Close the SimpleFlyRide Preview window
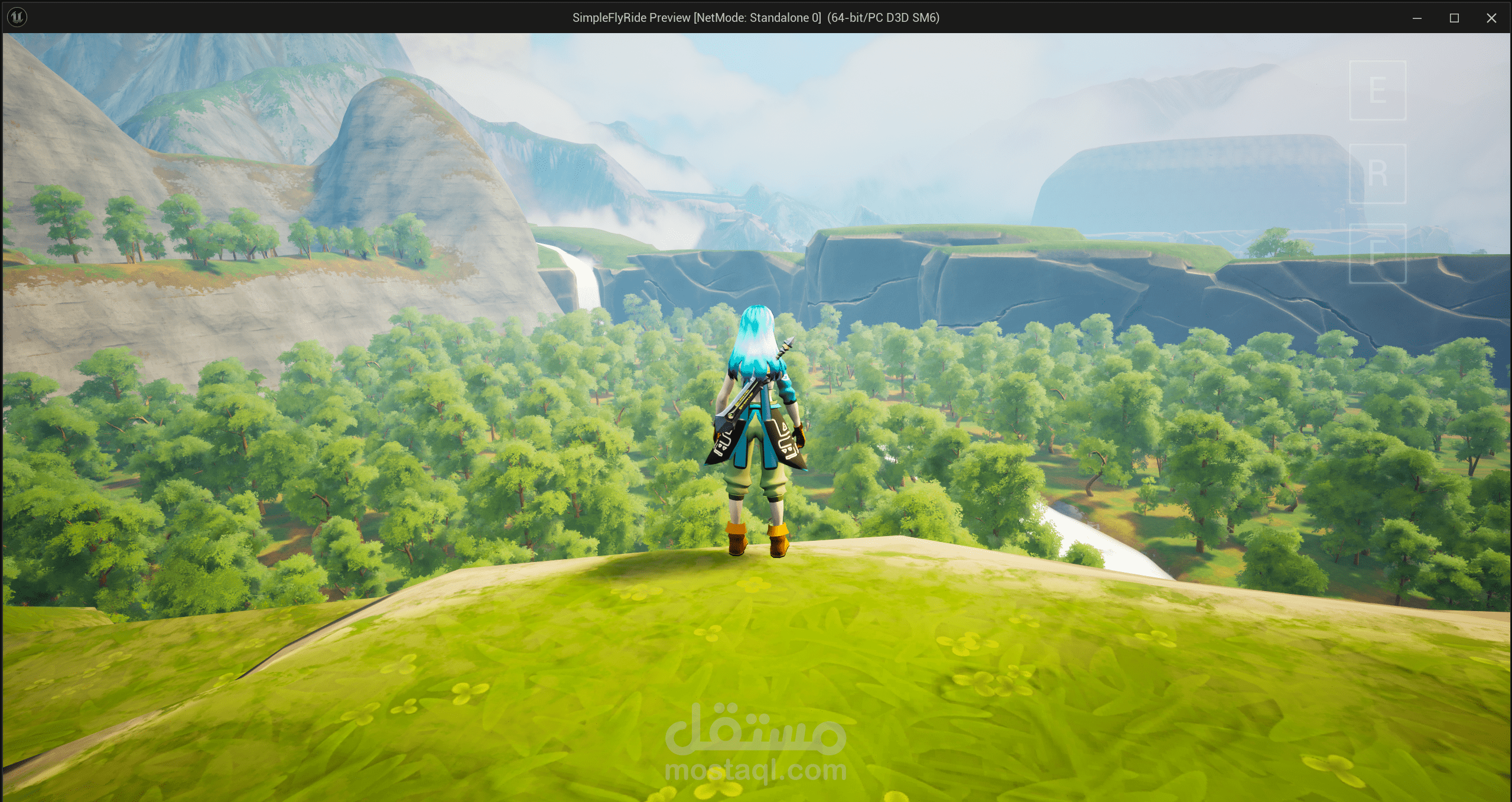This screenshot has height=802, width=1512. (x=1491, y=18)
